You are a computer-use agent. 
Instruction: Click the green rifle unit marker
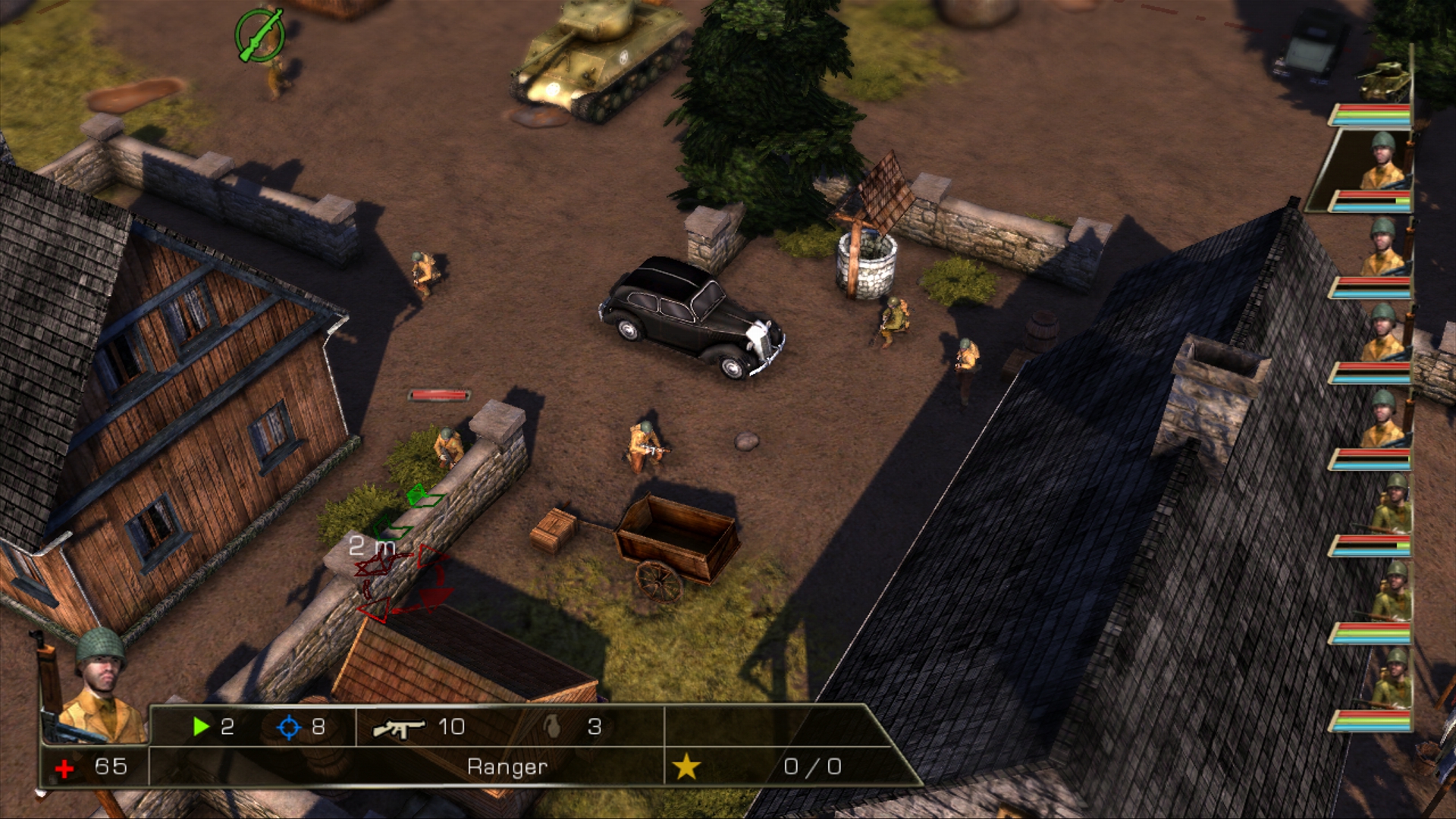point(259,35)
